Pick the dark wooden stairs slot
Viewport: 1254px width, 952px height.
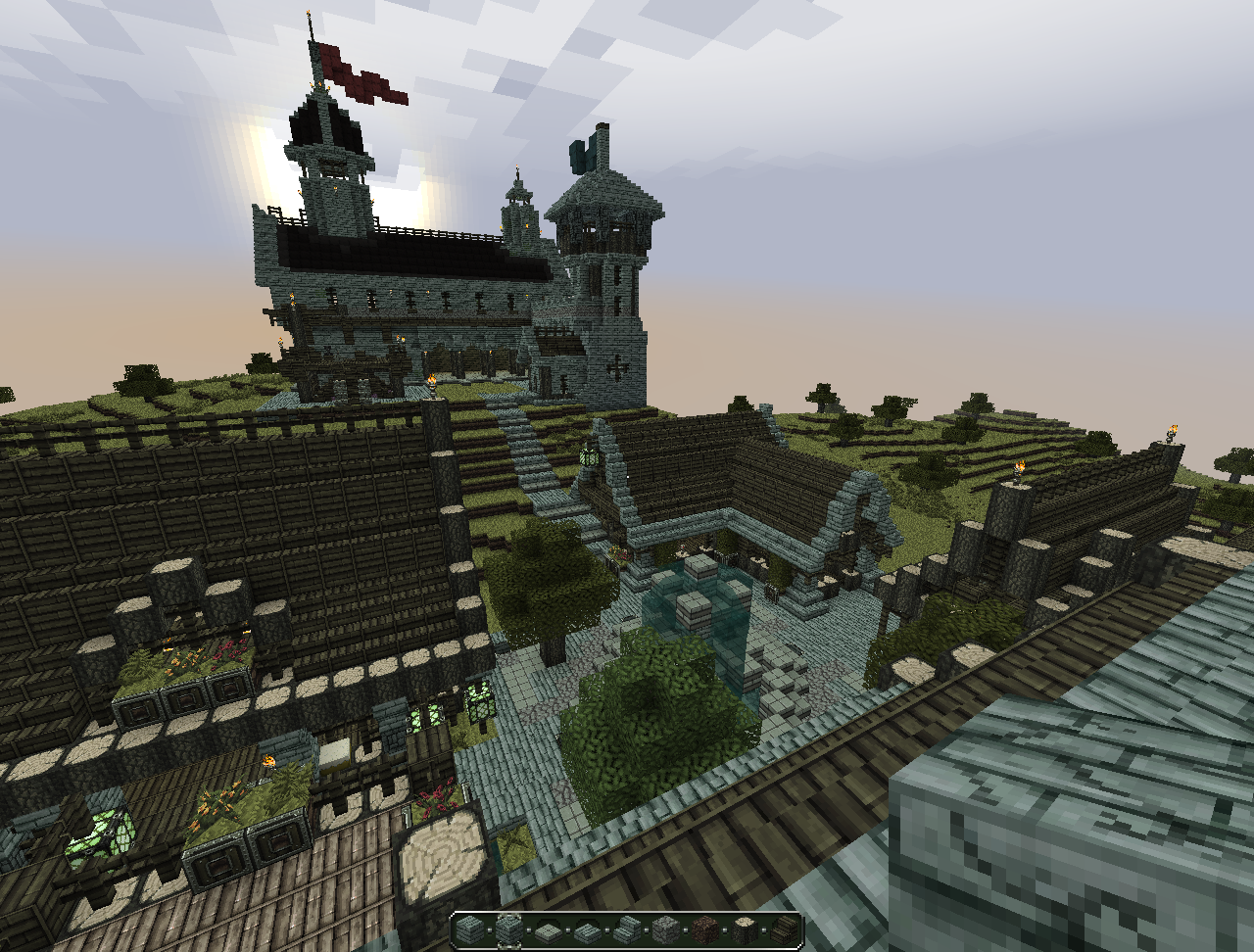coord(782,929)
